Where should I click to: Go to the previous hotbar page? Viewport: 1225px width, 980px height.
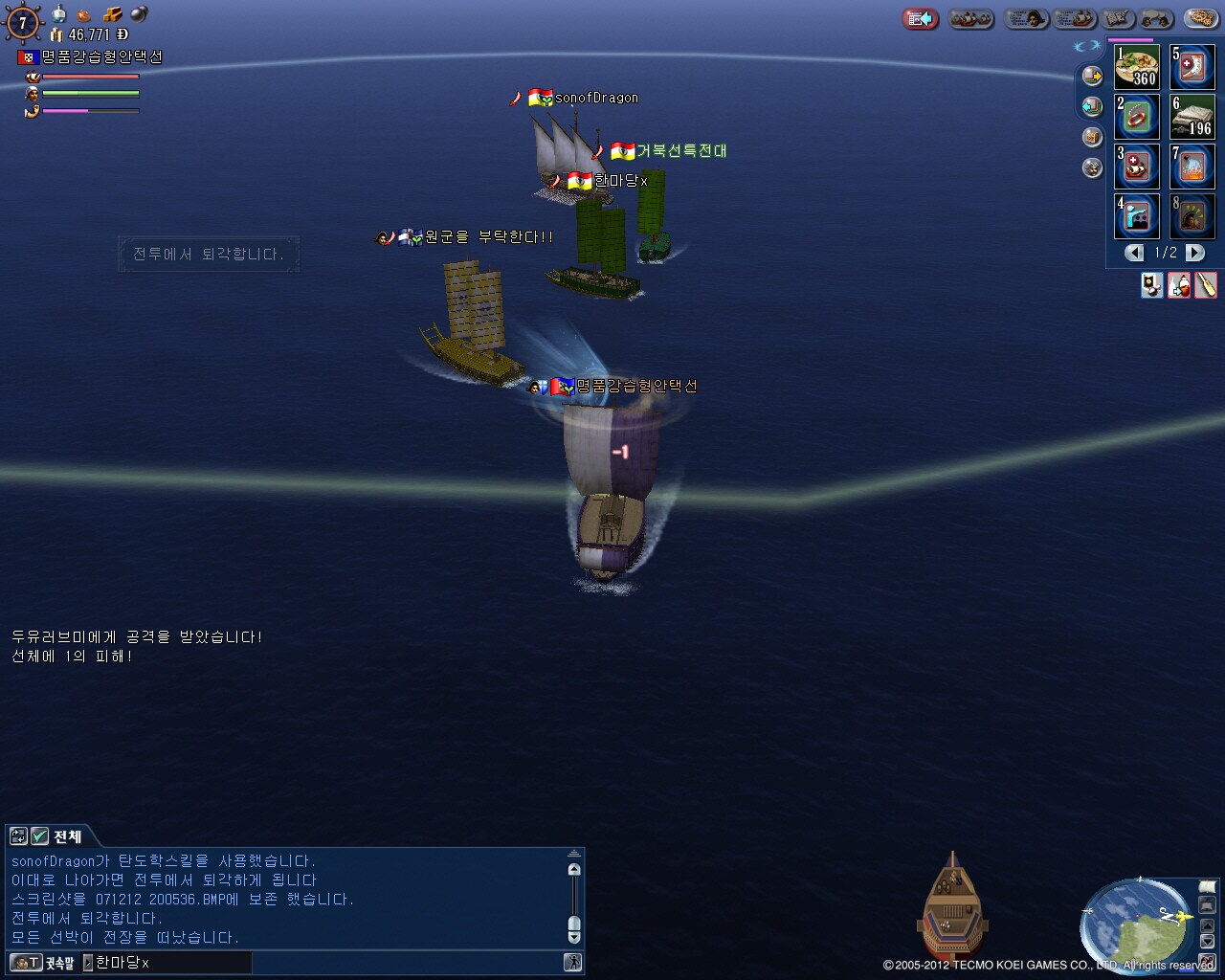[1134, 253]
